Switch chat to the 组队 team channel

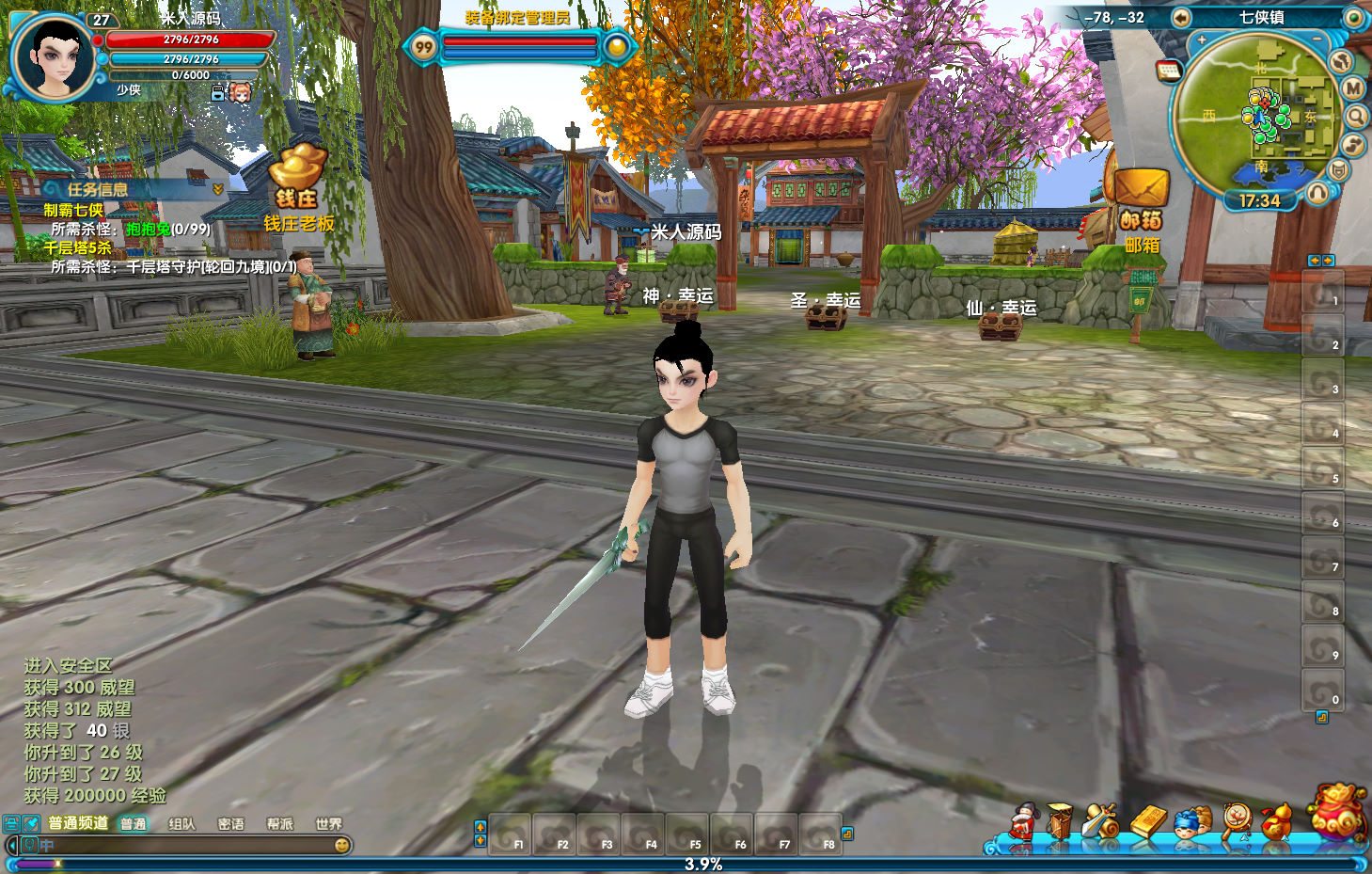(181, 824)
